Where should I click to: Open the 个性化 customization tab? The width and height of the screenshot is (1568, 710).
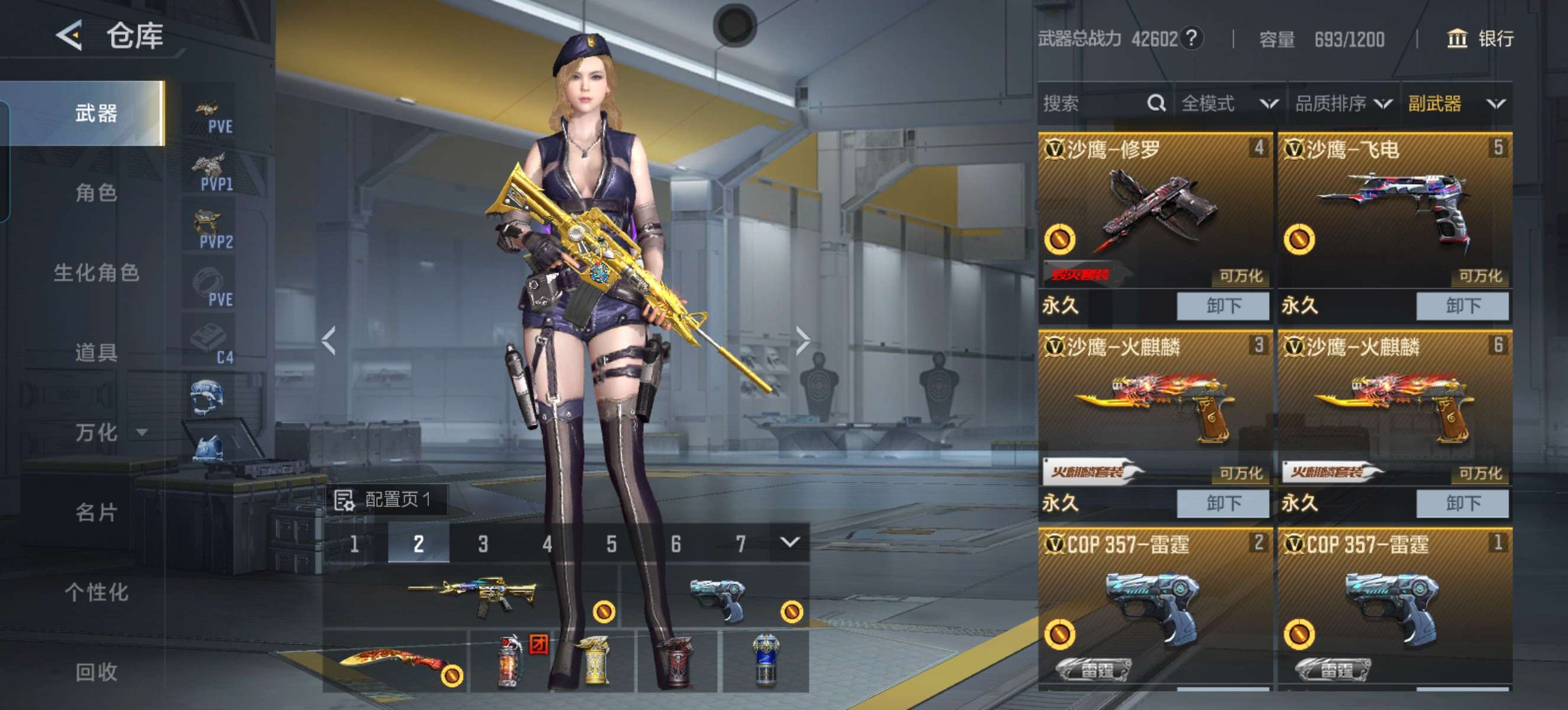point(96,592)
